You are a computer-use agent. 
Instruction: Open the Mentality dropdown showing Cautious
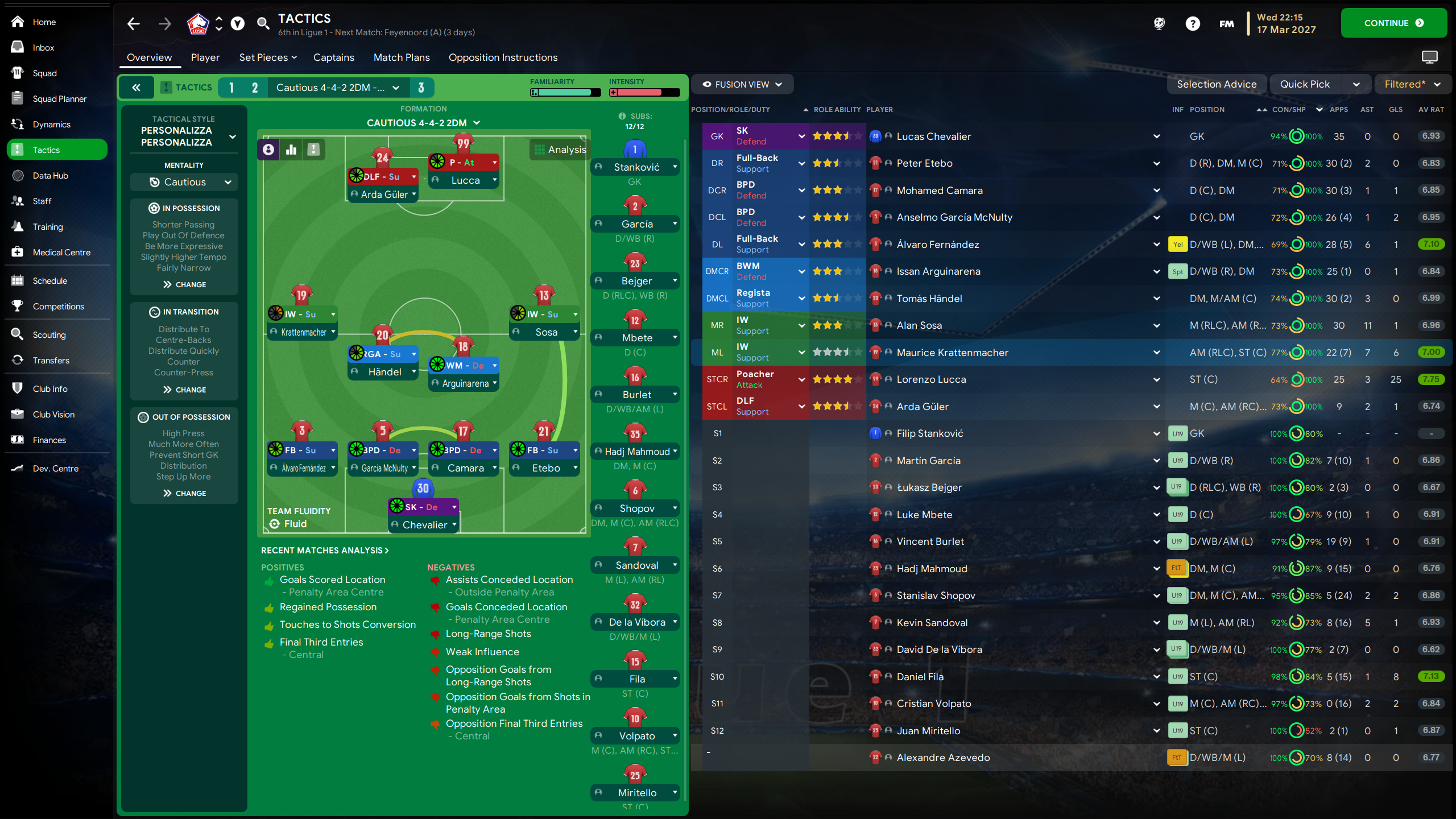pos(183,181)
